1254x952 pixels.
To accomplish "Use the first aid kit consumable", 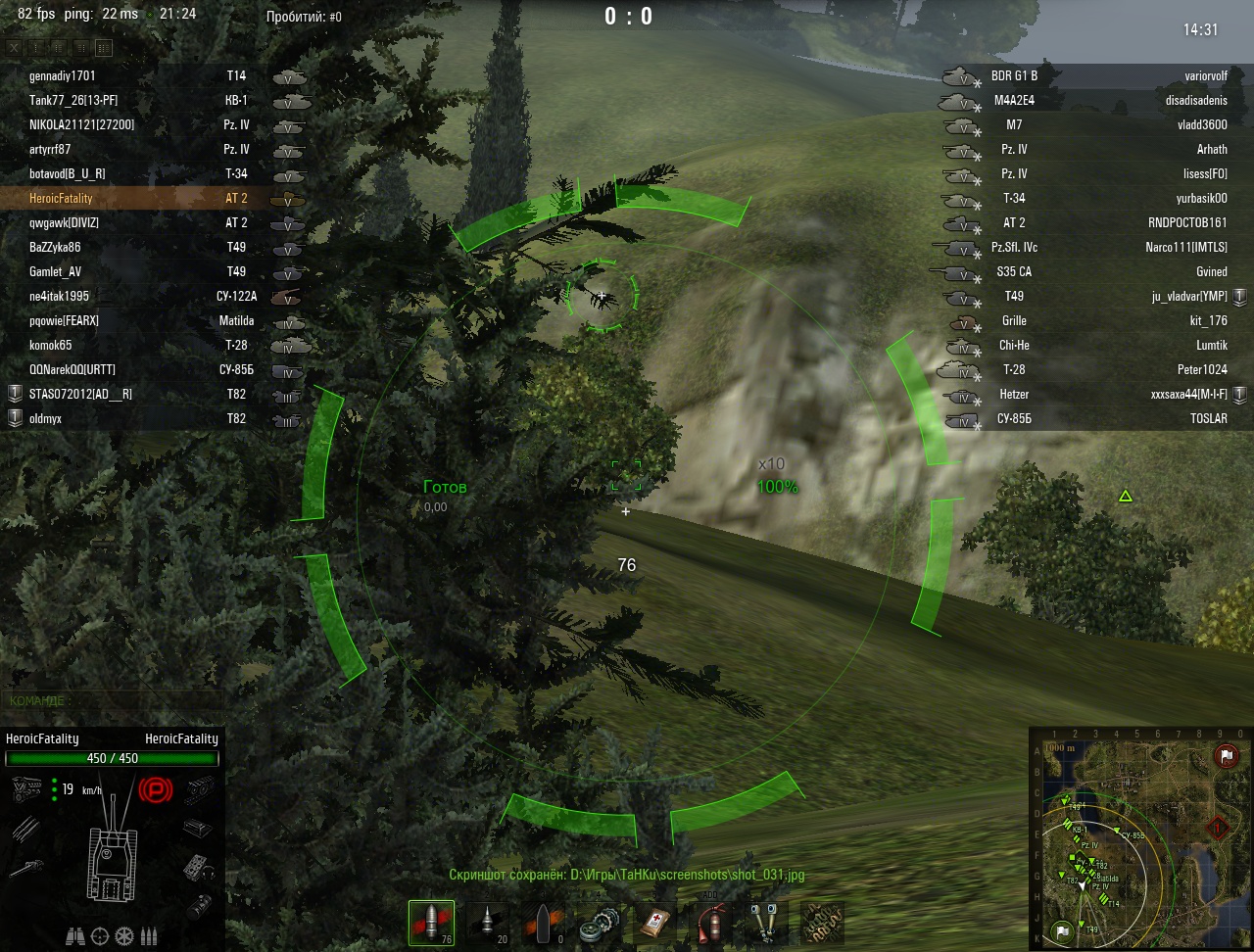I will (x=654, y=923).
